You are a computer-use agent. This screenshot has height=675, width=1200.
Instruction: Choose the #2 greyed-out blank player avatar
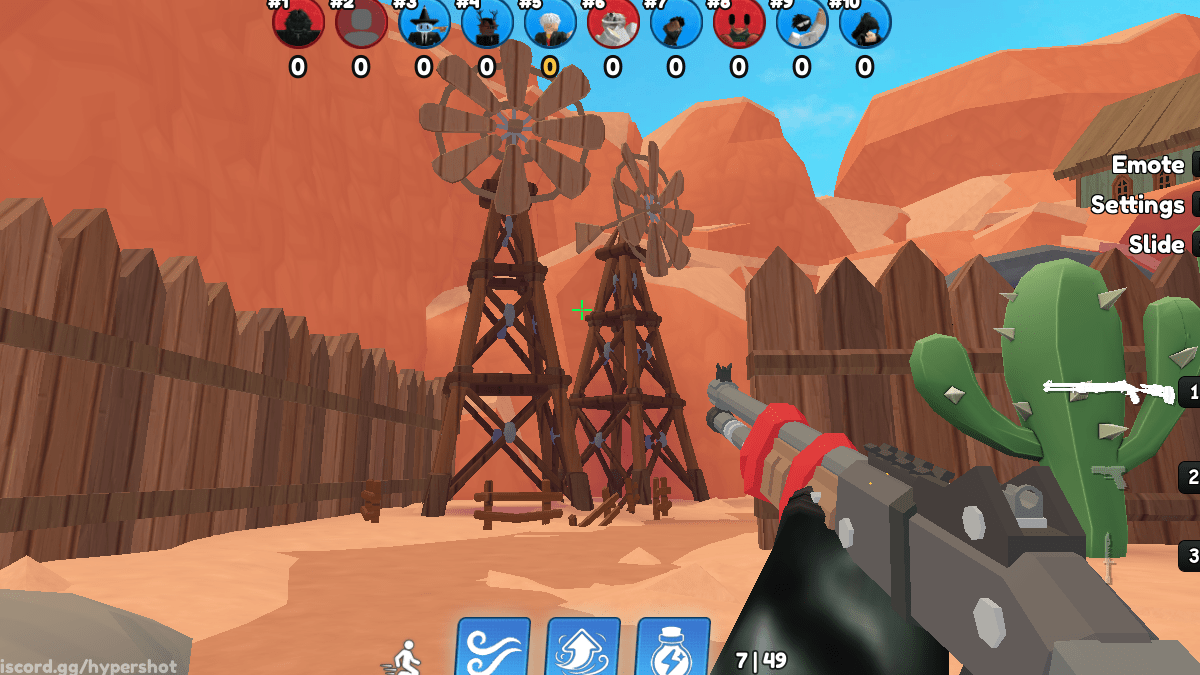361,24
